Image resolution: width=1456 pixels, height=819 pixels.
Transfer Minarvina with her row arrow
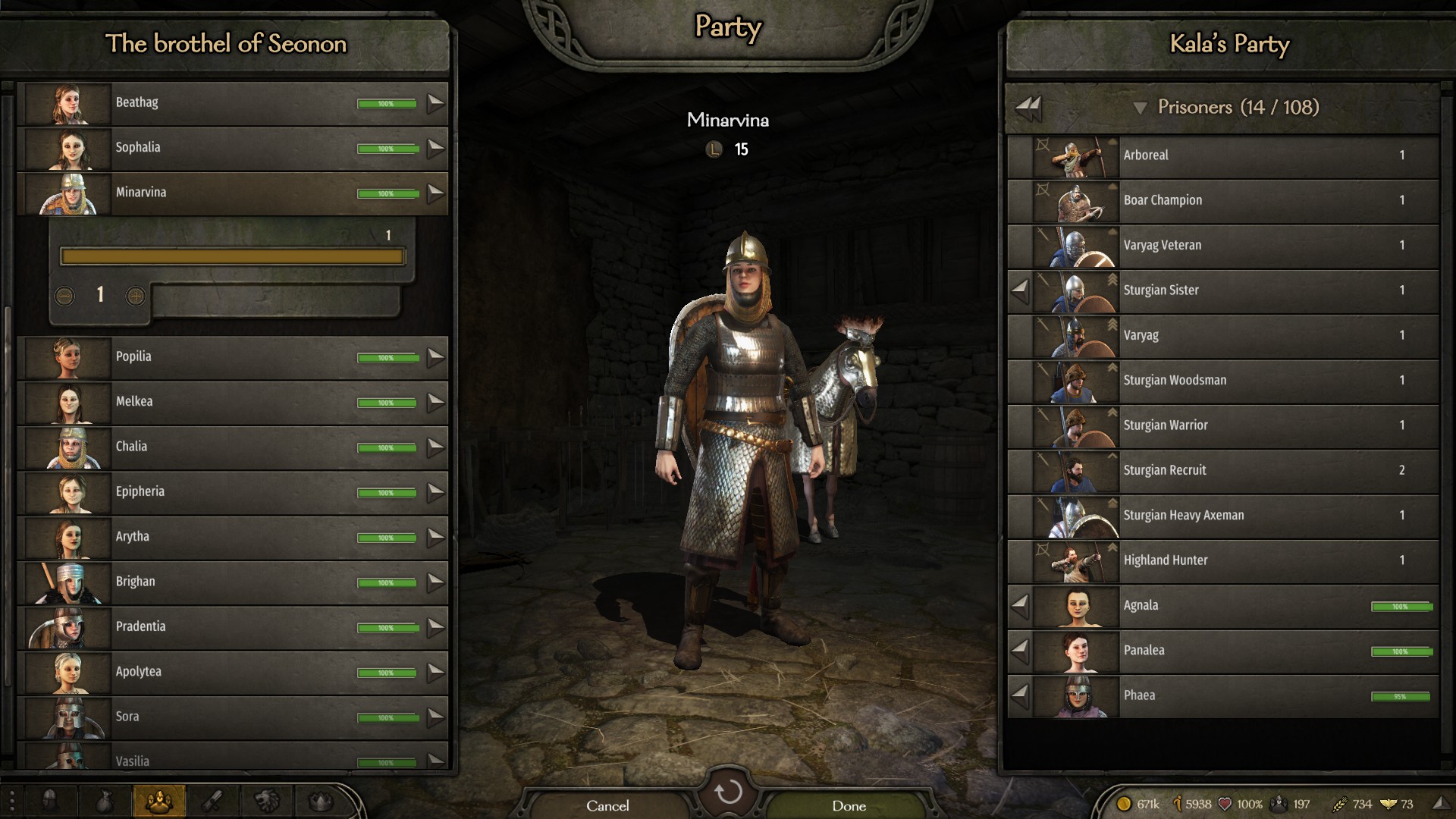pyautogui.click(x=436, y=193)
